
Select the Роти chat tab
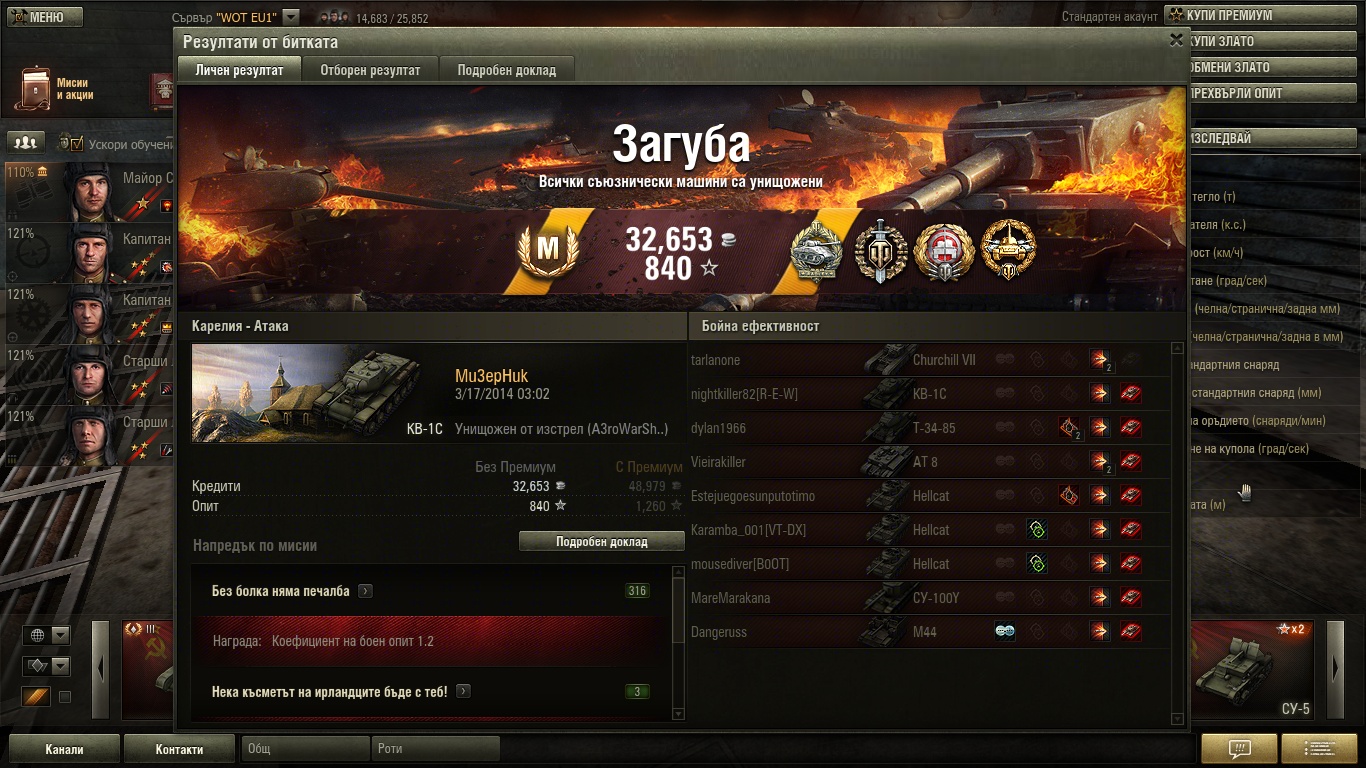tap(436, 749)
